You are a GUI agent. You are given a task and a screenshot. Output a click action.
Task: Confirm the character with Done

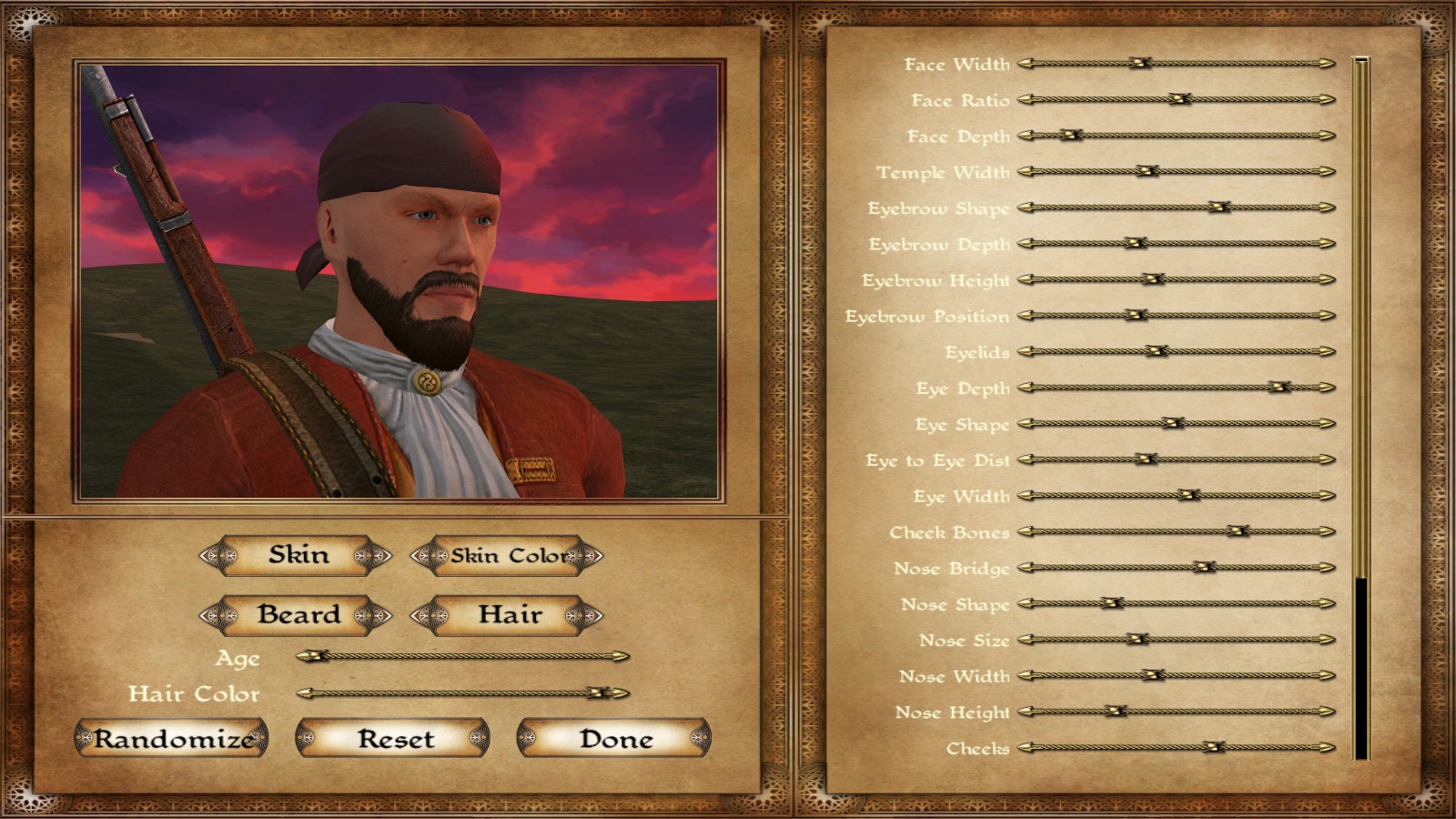tap(614, 738)
